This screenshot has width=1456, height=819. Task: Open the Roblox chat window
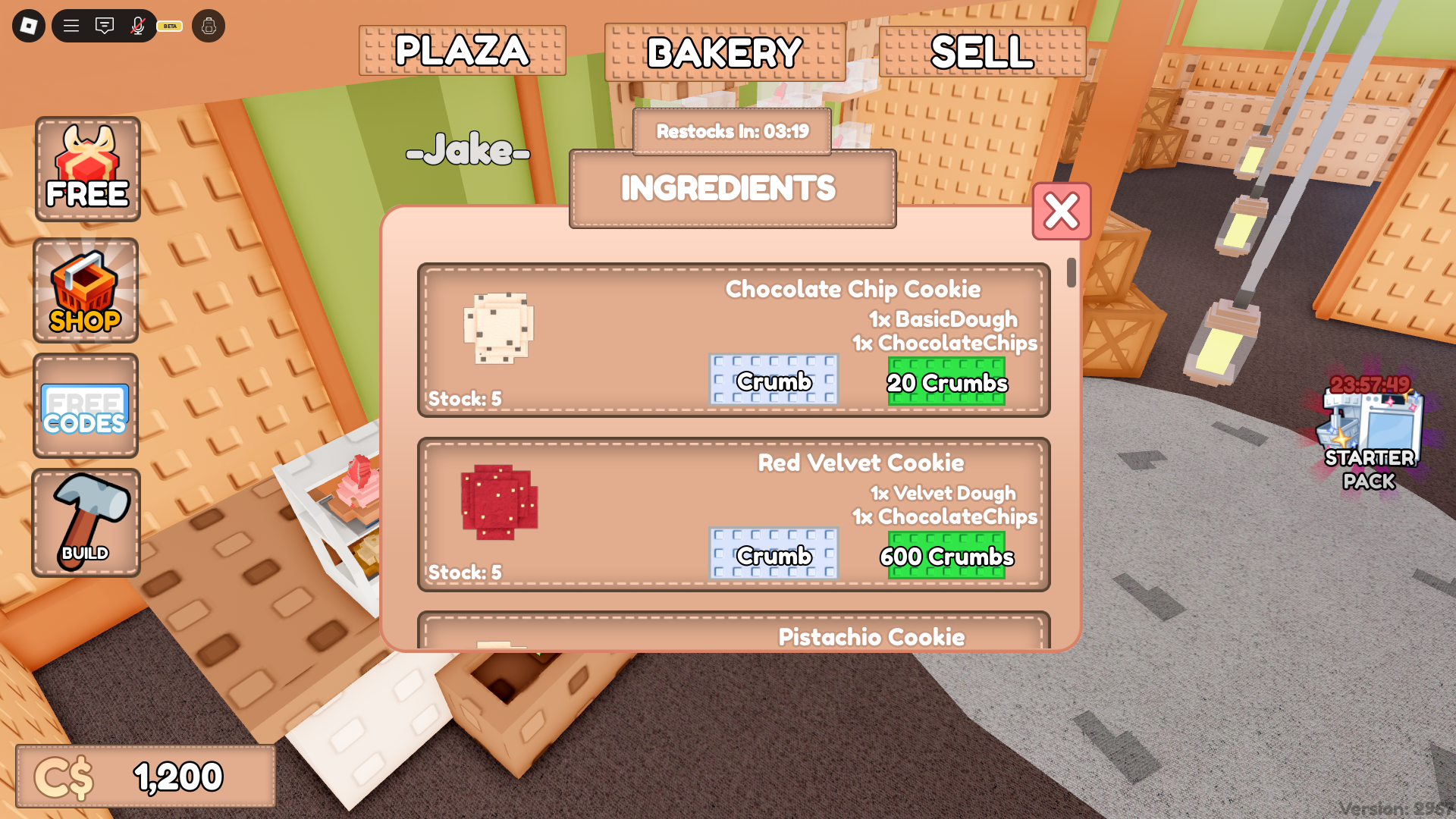coord(104,25)
